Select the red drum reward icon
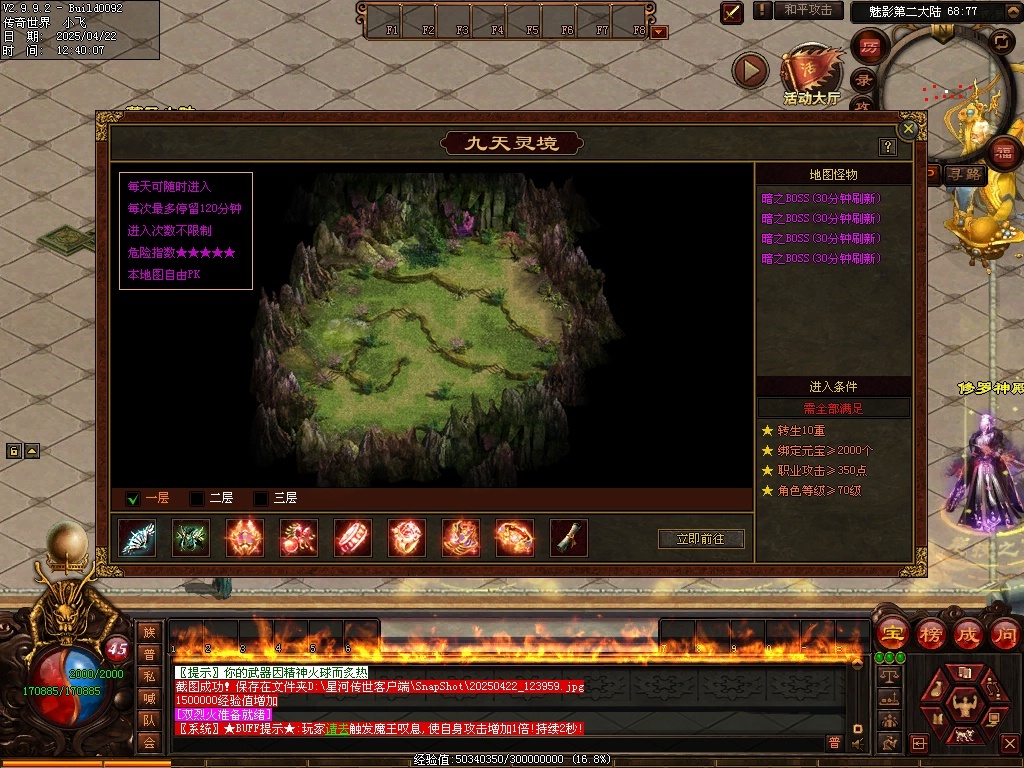 [x=352, y=538]
